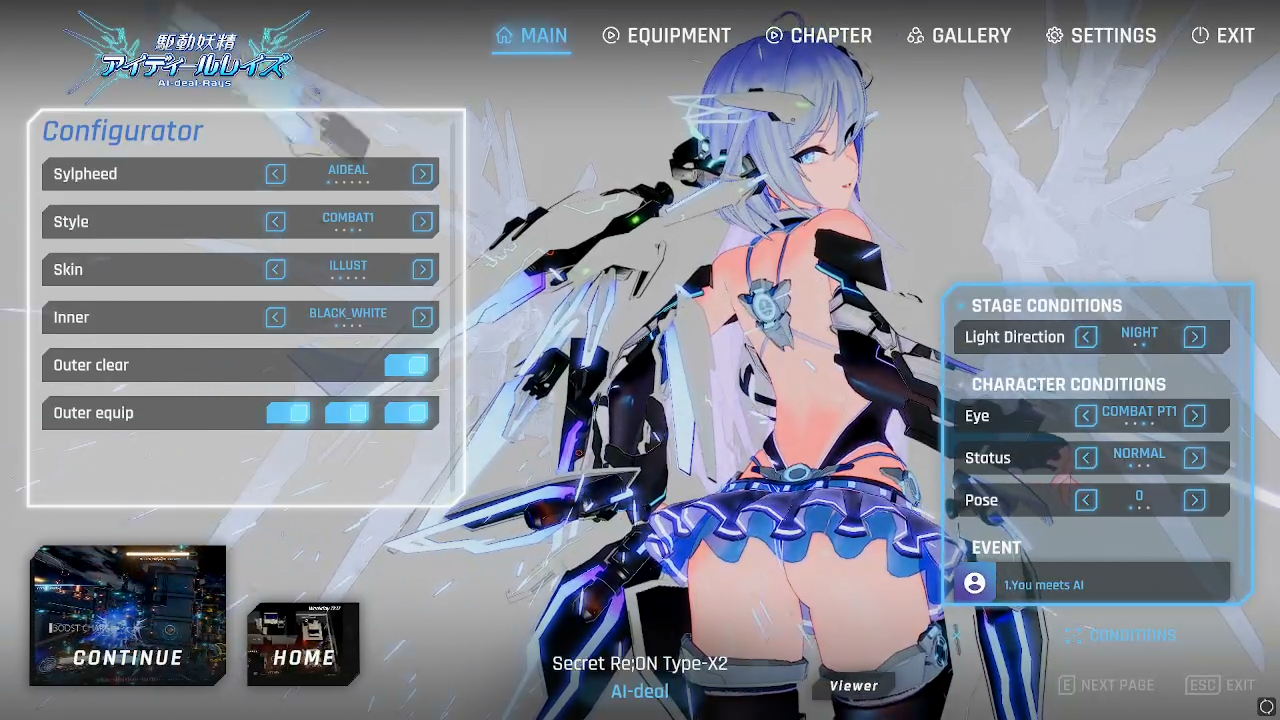
Task: Advance Skin option with right arrow
Action: pos(423,270)
